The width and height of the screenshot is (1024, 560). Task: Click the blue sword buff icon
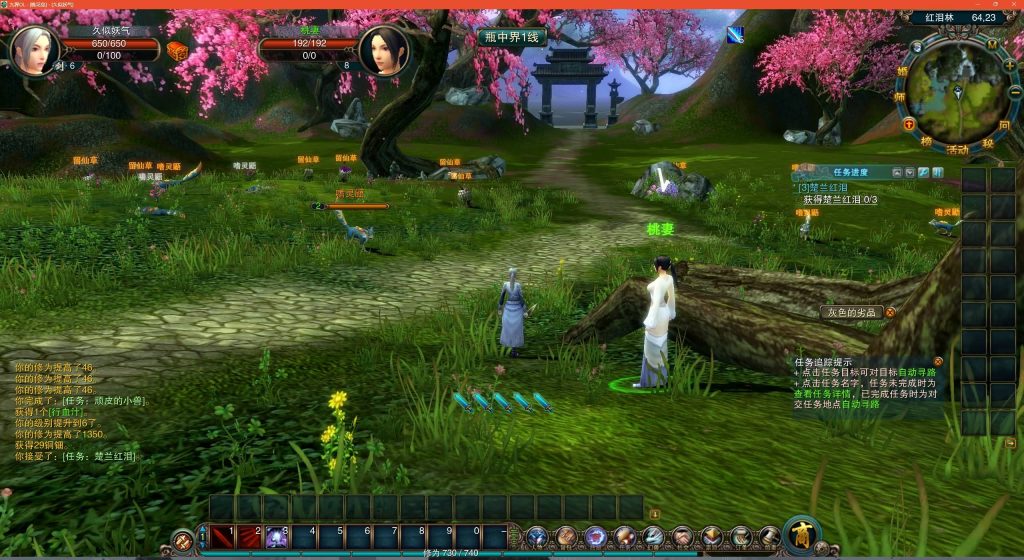(x=735, y=34)
